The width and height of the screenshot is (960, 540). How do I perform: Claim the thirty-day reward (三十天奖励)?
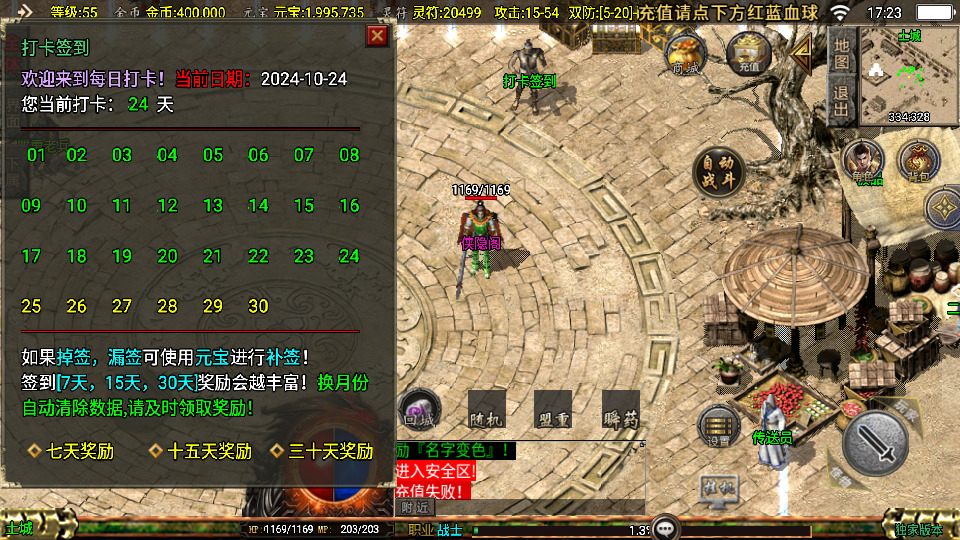tap(322, 451)
